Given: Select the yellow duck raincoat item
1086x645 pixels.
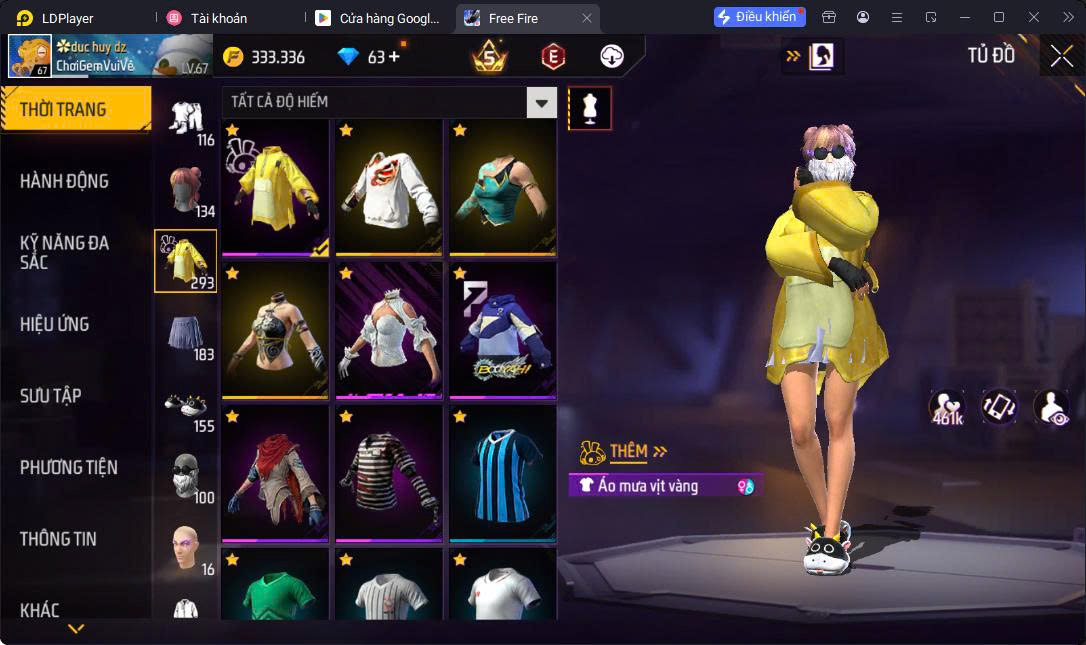Looking at the screenshot, I should point(275,187).
